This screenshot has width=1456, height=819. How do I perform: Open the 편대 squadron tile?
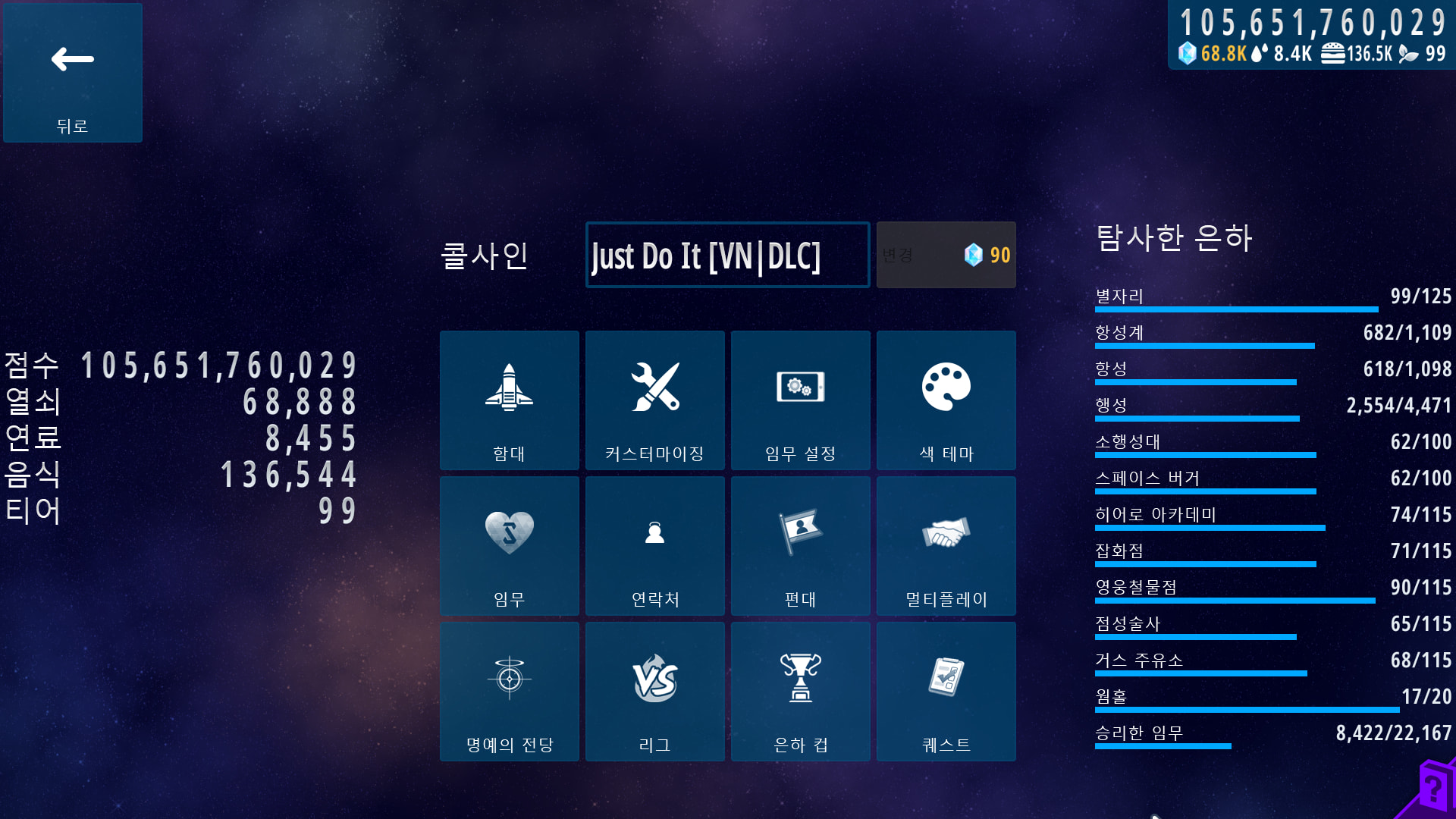[x=800, y=546]
